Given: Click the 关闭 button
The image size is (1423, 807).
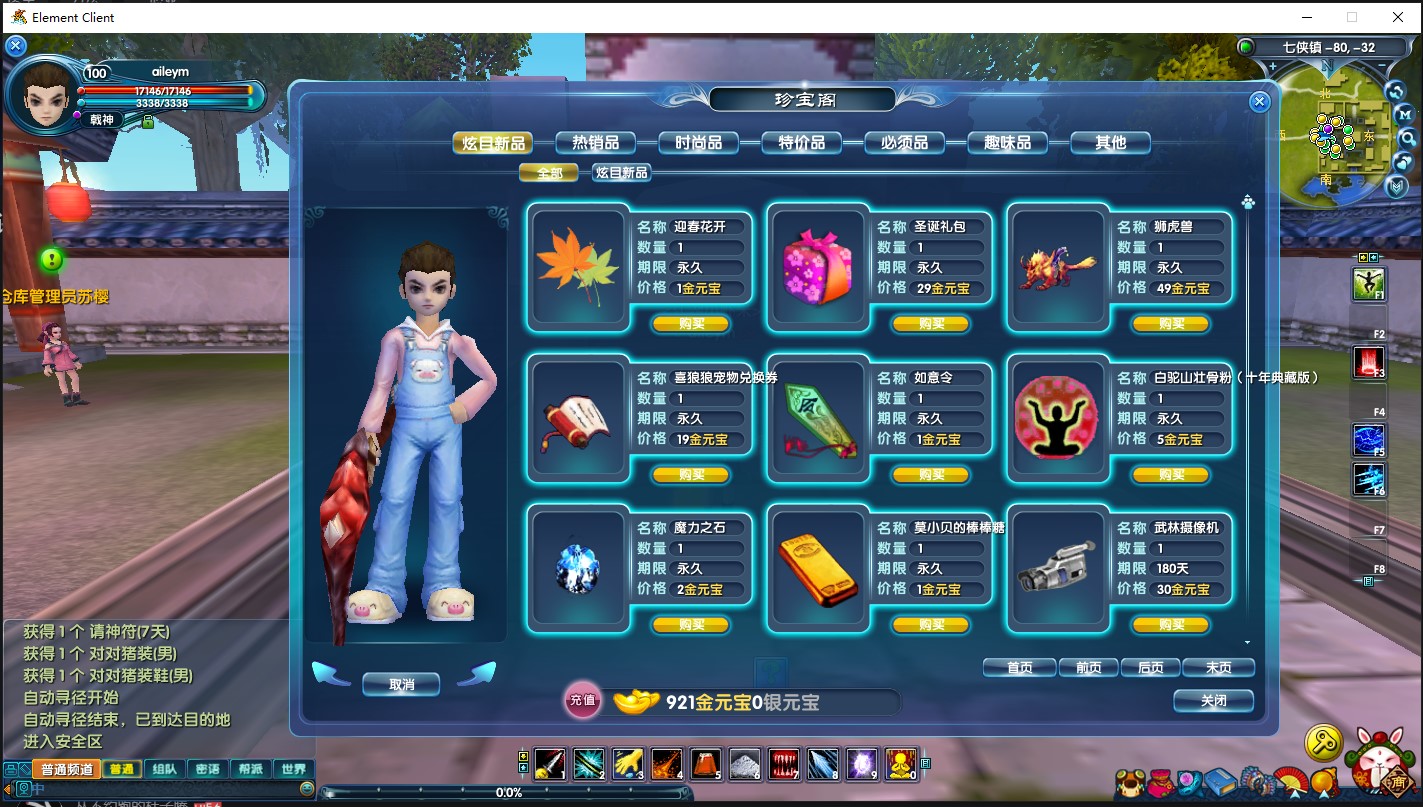Looking at the screenshot, I should (1213, 701).
